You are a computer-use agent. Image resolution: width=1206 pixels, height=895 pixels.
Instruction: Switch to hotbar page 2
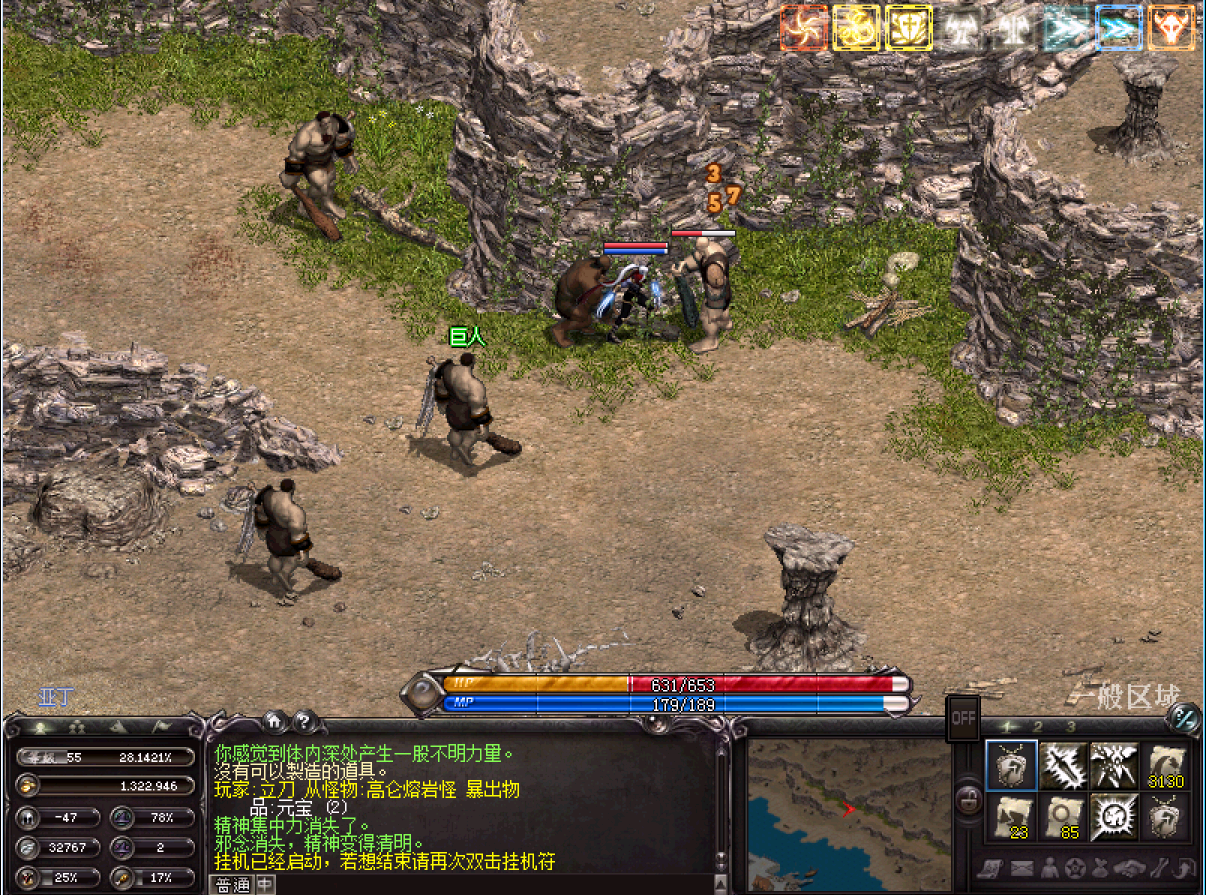coord(1038,726)
